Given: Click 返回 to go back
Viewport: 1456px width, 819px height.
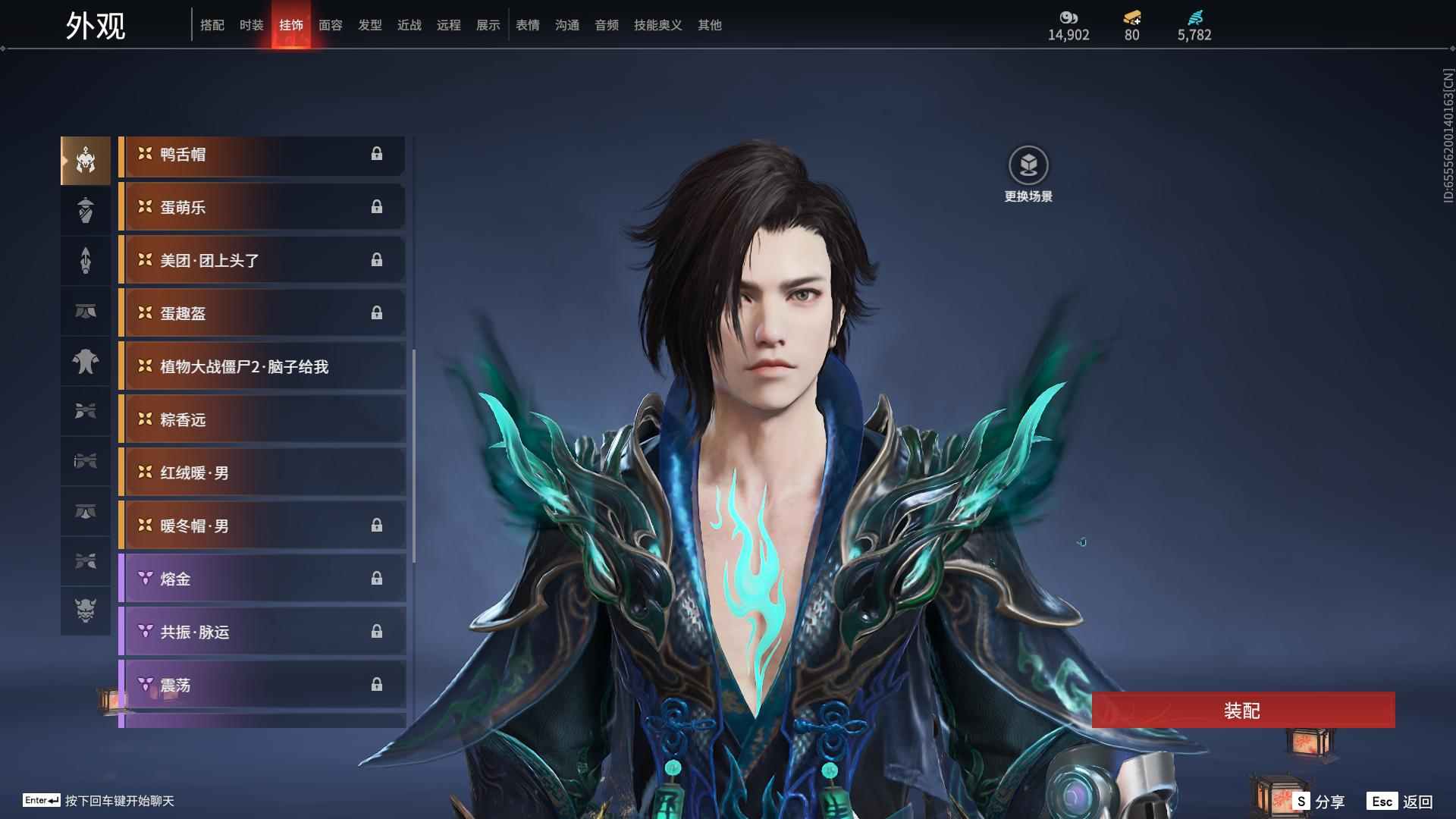Looking at the screenshot, I should 1401,802.
